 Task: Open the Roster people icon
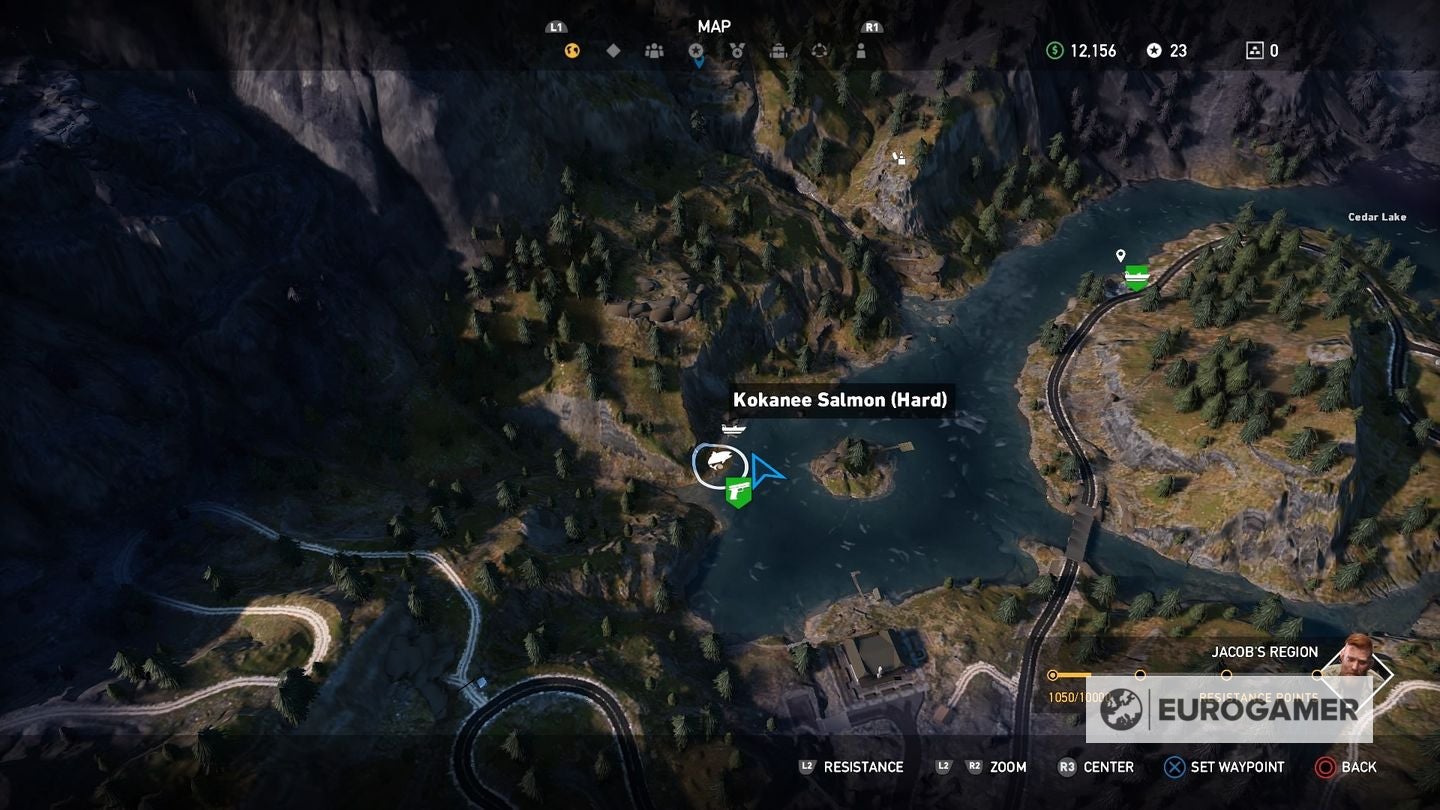[655, 50]
